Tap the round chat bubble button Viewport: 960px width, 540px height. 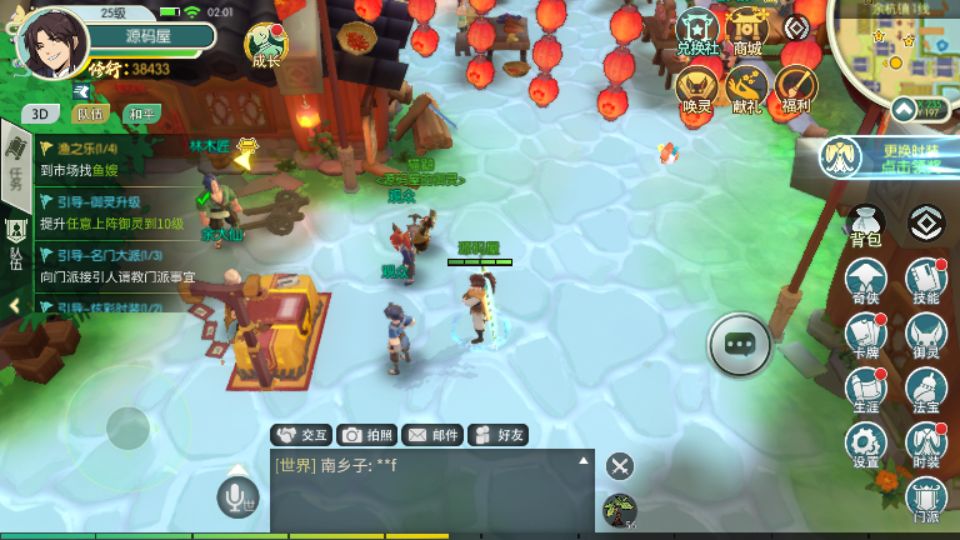739,345
